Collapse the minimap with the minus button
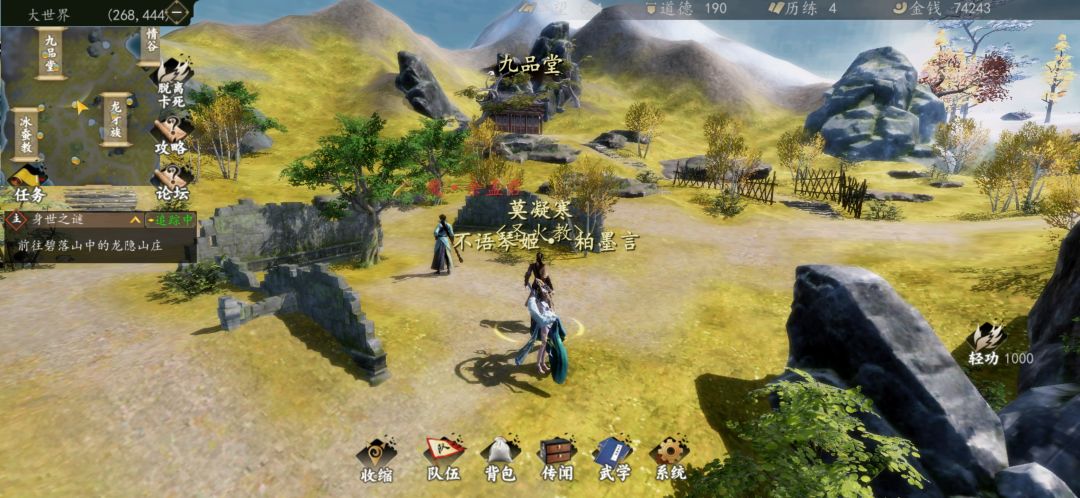 [177, 13]
